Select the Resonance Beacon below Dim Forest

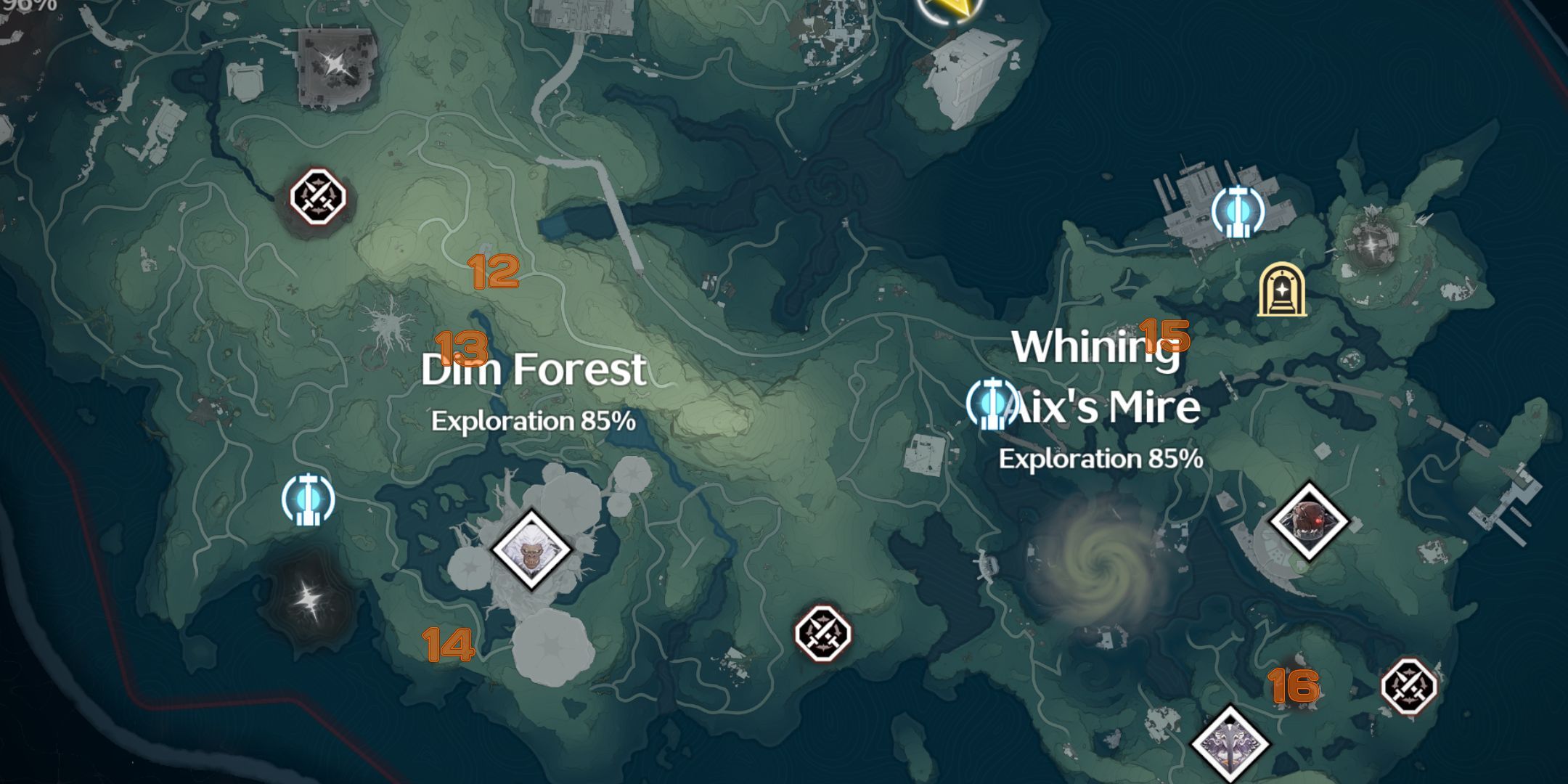(x=309, y=501)
